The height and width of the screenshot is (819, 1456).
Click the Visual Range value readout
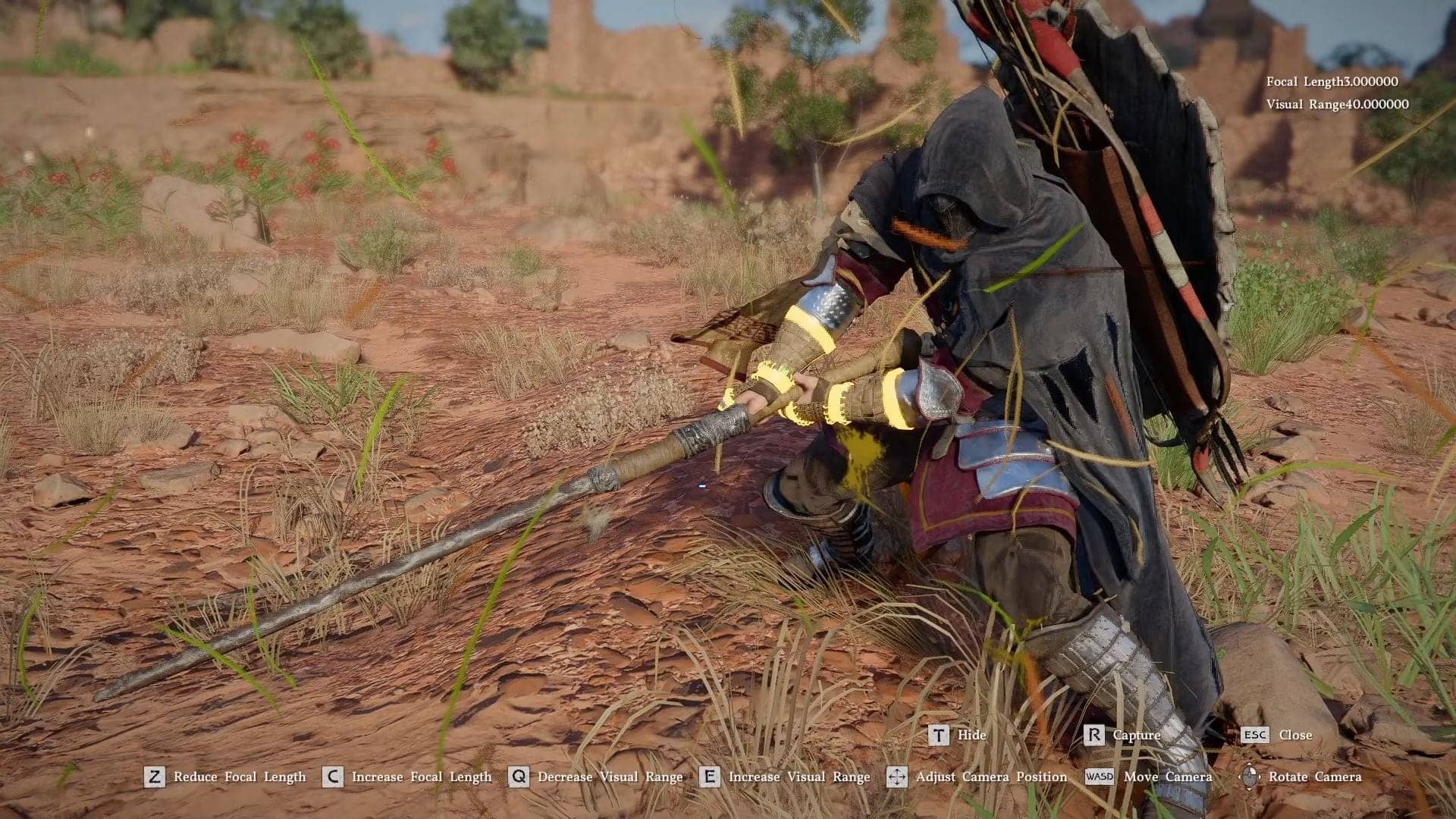[1336, 106]
